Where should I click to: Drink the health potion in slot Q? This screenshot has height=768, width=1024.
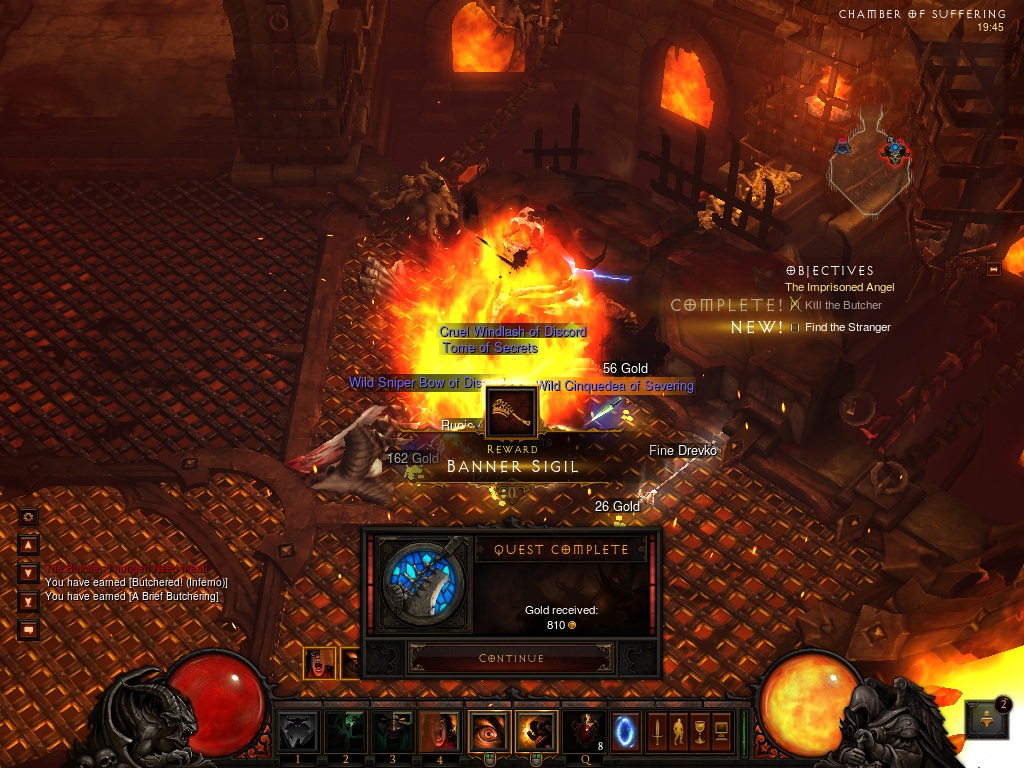coord(583,732)
